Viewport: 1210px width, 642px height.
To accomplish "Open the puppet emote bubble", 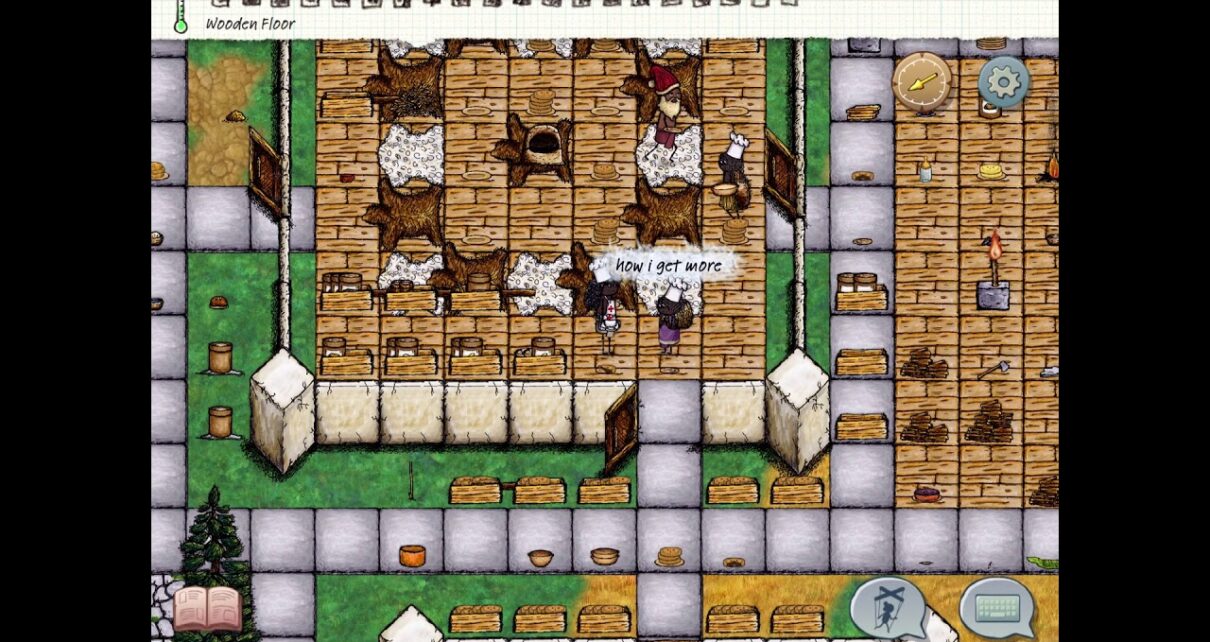I will 887,607.
